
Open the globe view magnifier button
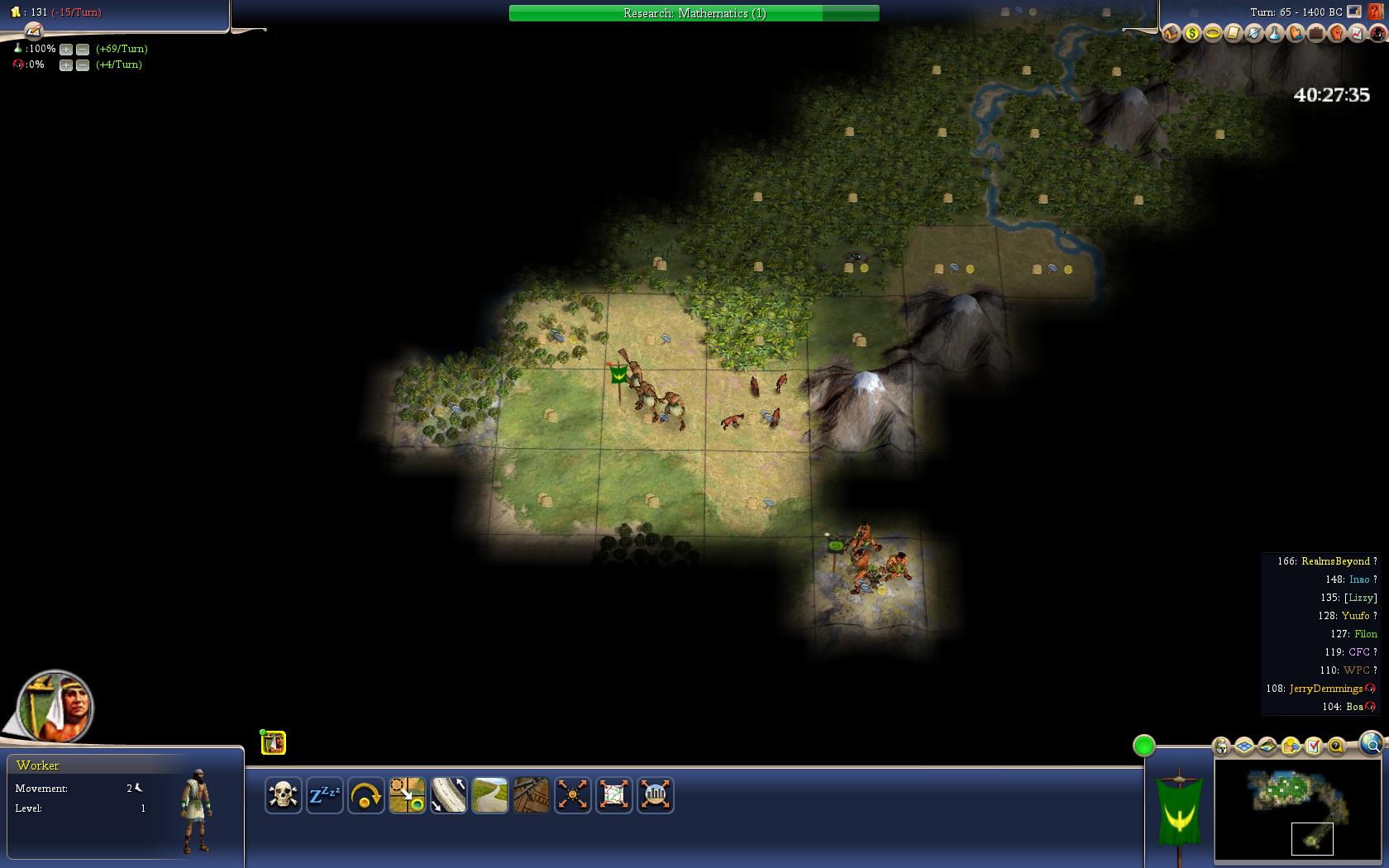pos(1370,742)
